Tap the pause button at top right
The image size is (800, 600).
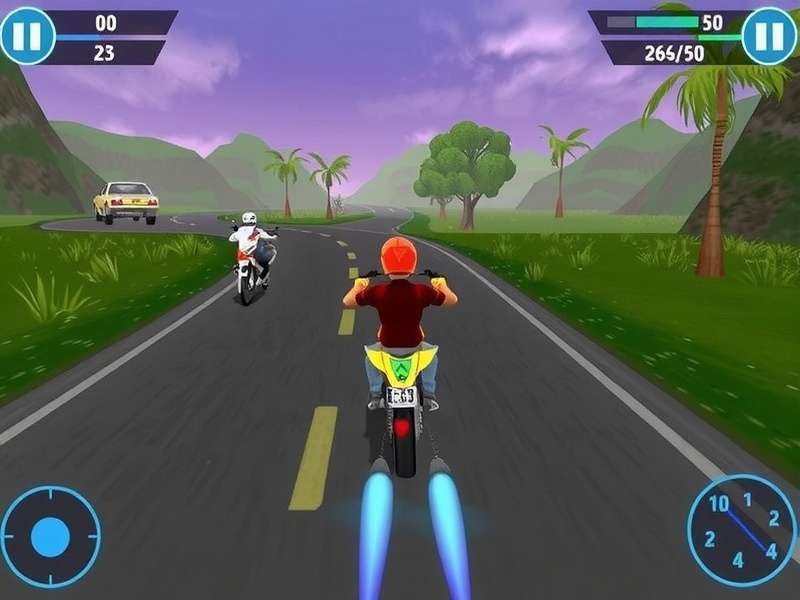769,35
